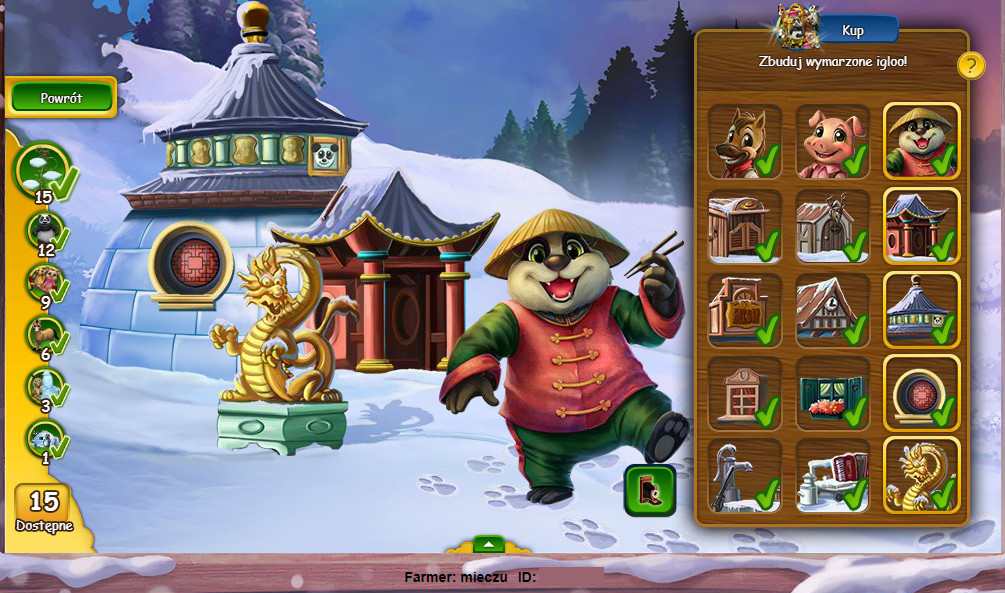Screen dimensions: 1005x593
Task: Choose the red Chinese pagoda entrance tile
Action: click(x=921, y=225)
